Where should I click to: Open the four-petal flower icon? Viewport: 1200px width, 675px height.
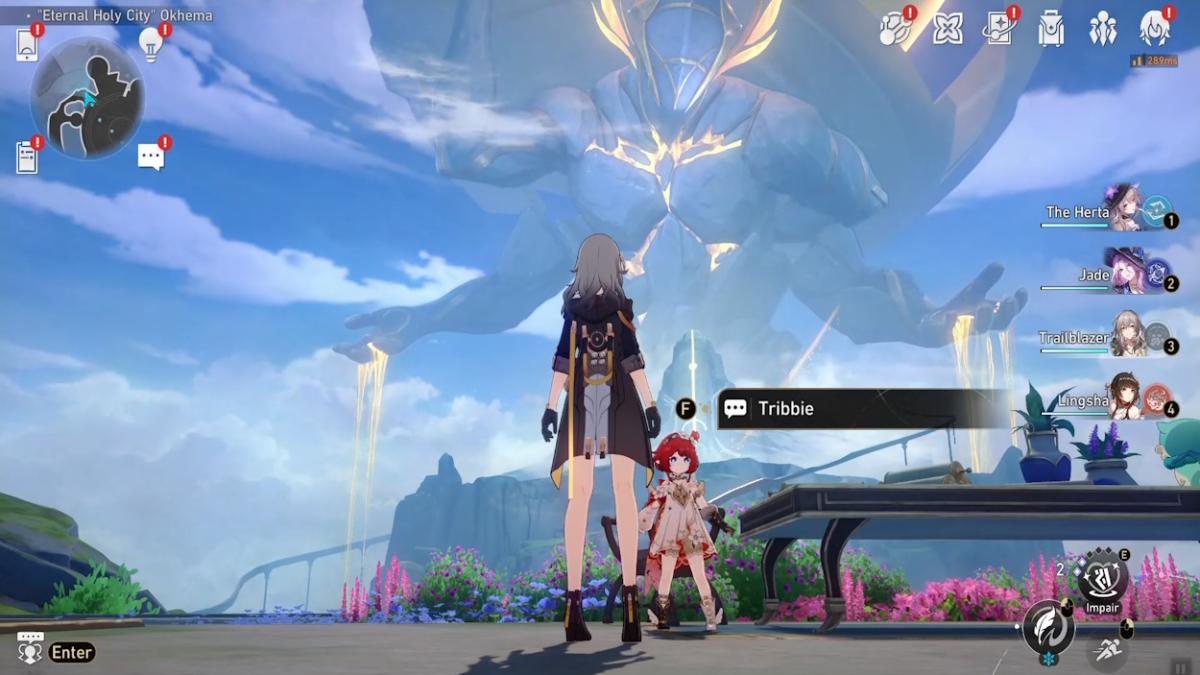(x=947, y=29)
